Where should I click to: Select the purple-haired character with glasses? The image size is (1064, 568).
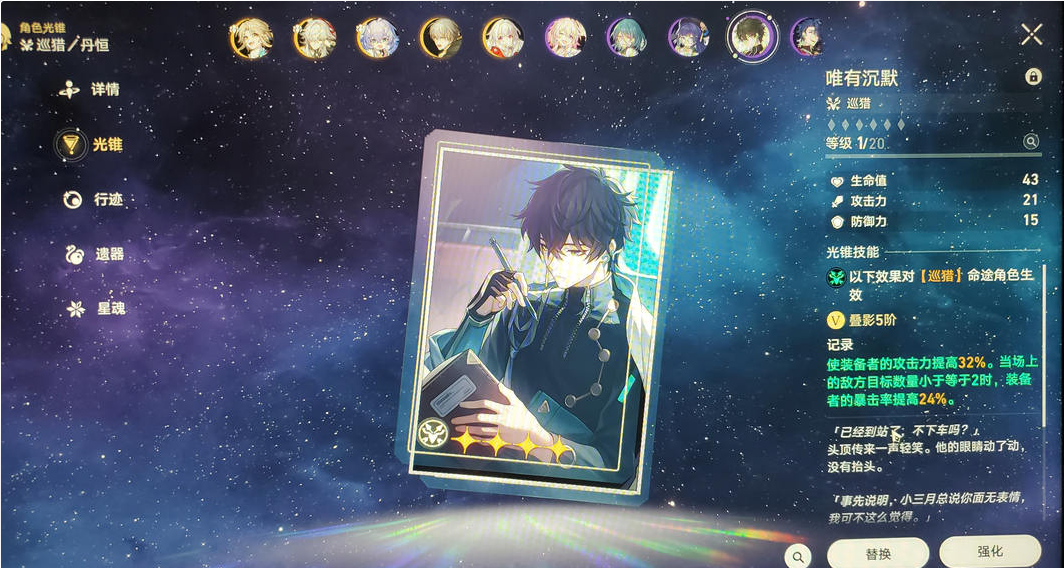point(688,37)
